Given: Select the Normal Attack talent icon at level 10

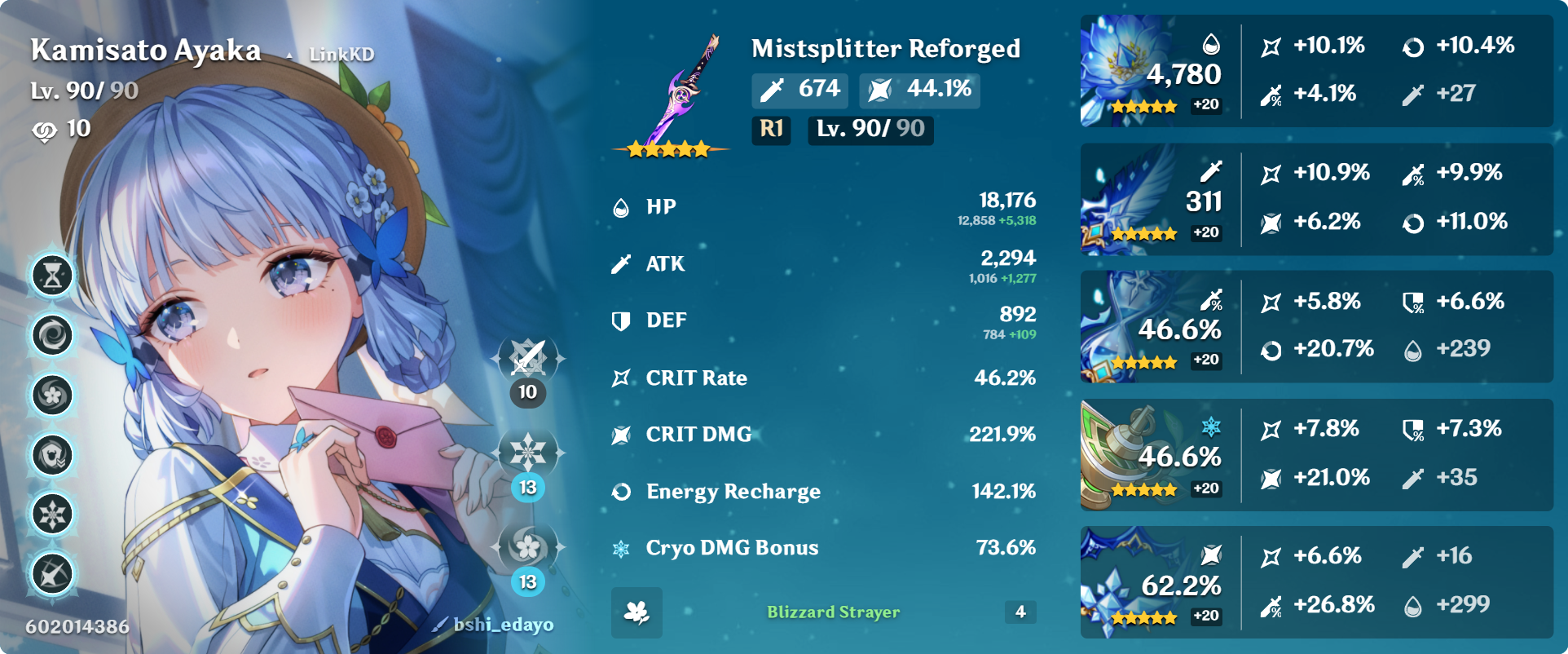Looking at the screenshot, I should coord(527,359).
